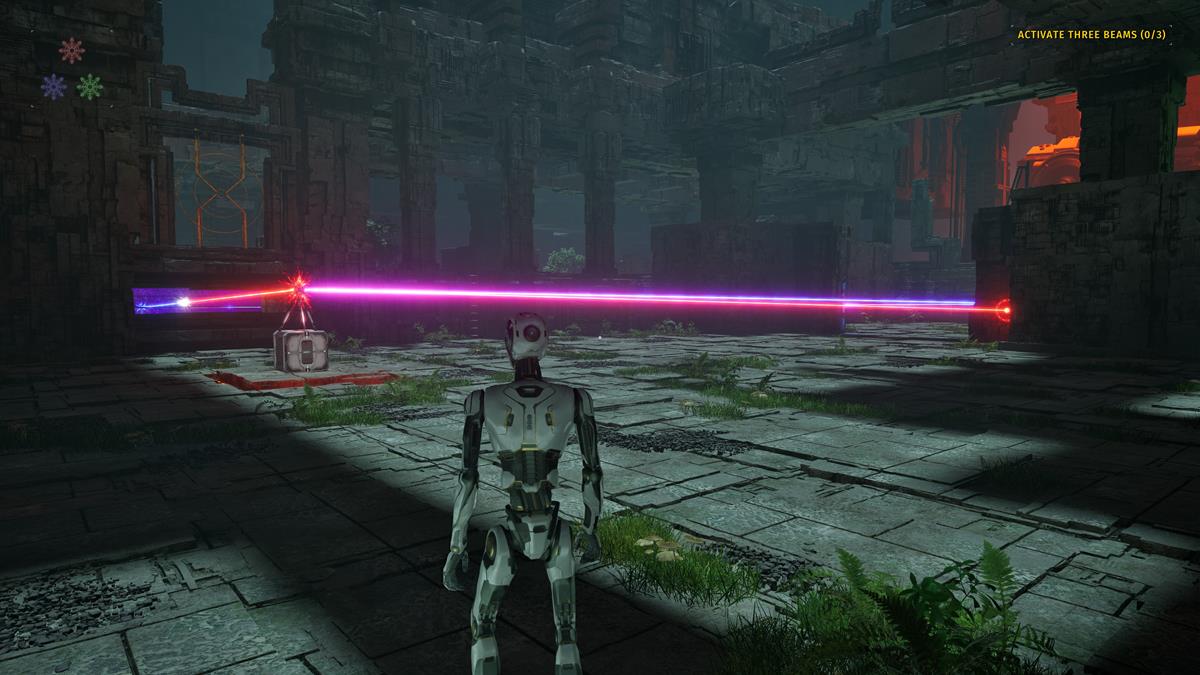1200x675 pixels.
Task: Click the green snowflake beam icon
Action: [90, 86]
